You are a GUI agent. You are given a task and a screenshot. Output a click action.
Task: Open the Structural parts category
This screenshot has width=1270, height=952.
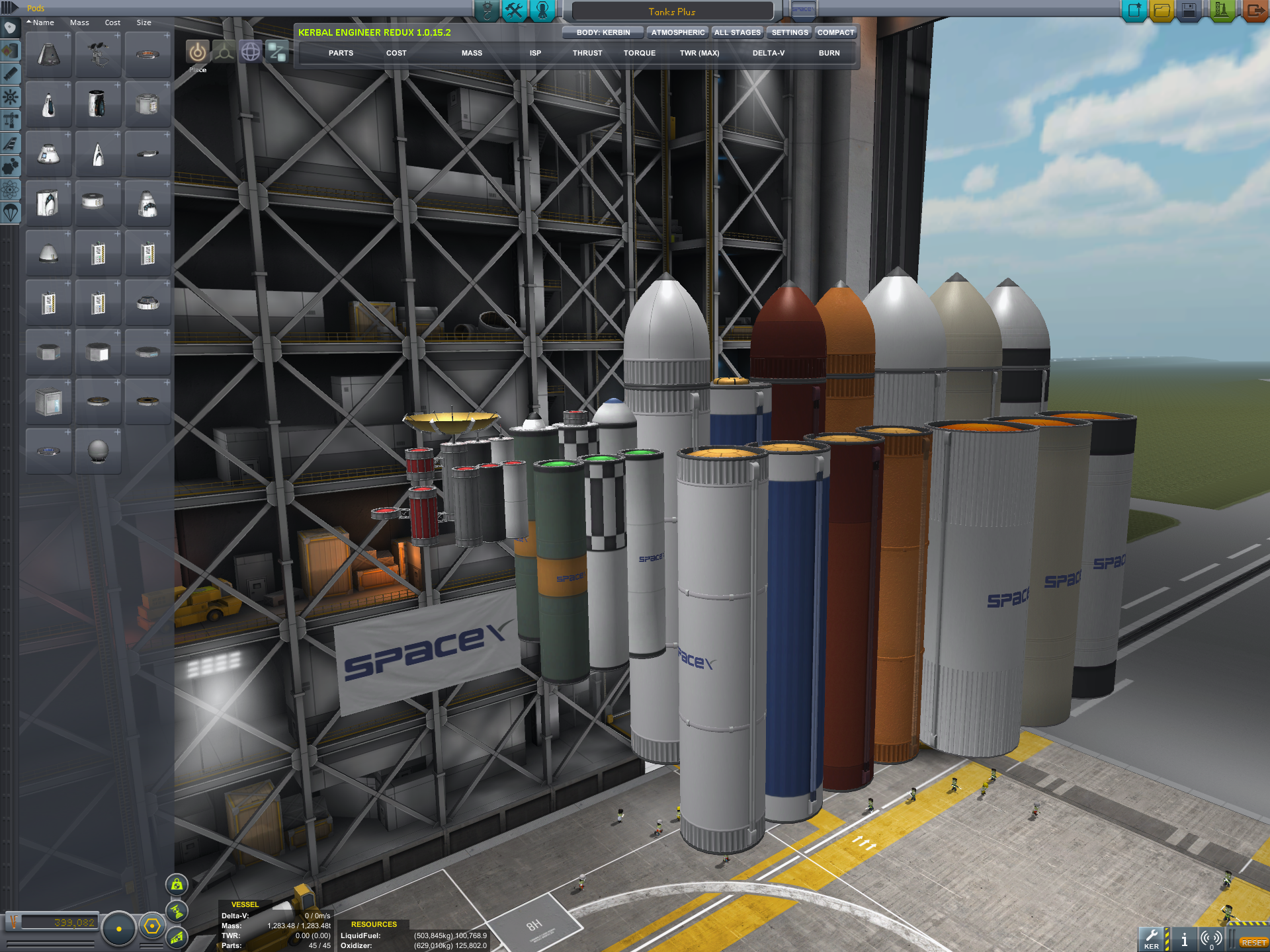click(x=11, y=120)
